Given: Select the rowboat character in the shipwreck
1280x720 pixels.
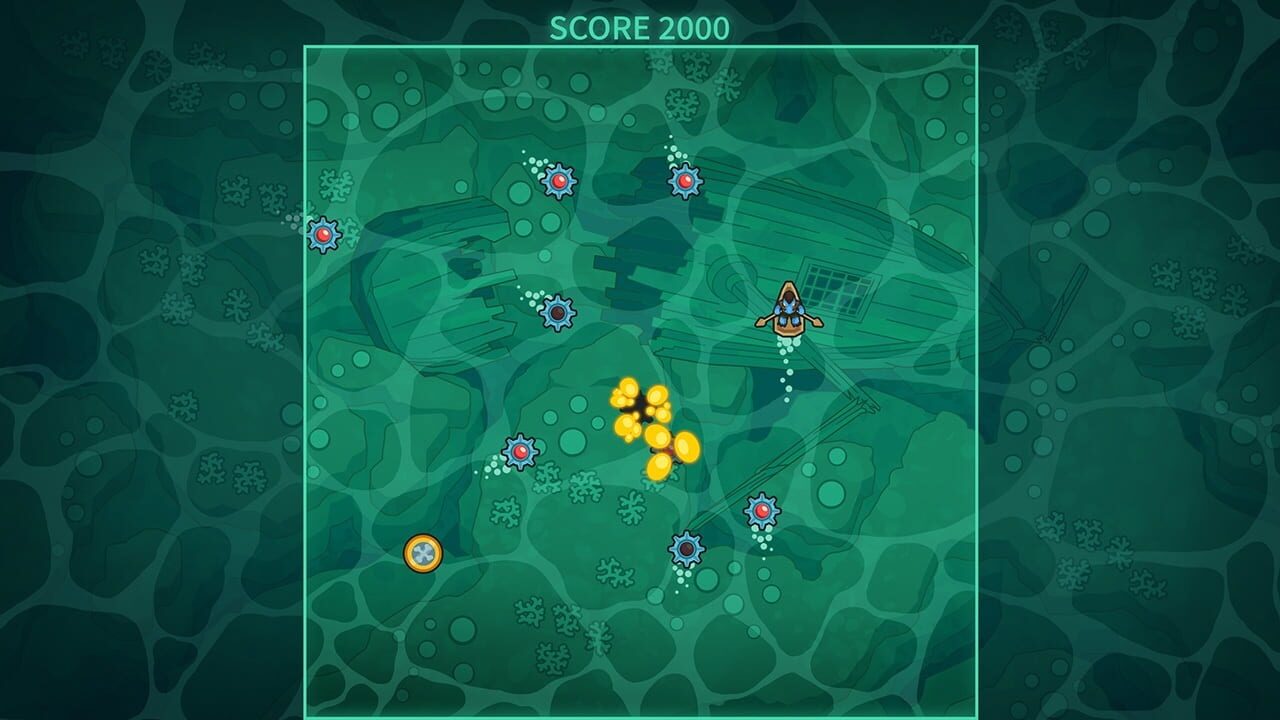Looking at the screenshot, I should click(x=790, y=310).
